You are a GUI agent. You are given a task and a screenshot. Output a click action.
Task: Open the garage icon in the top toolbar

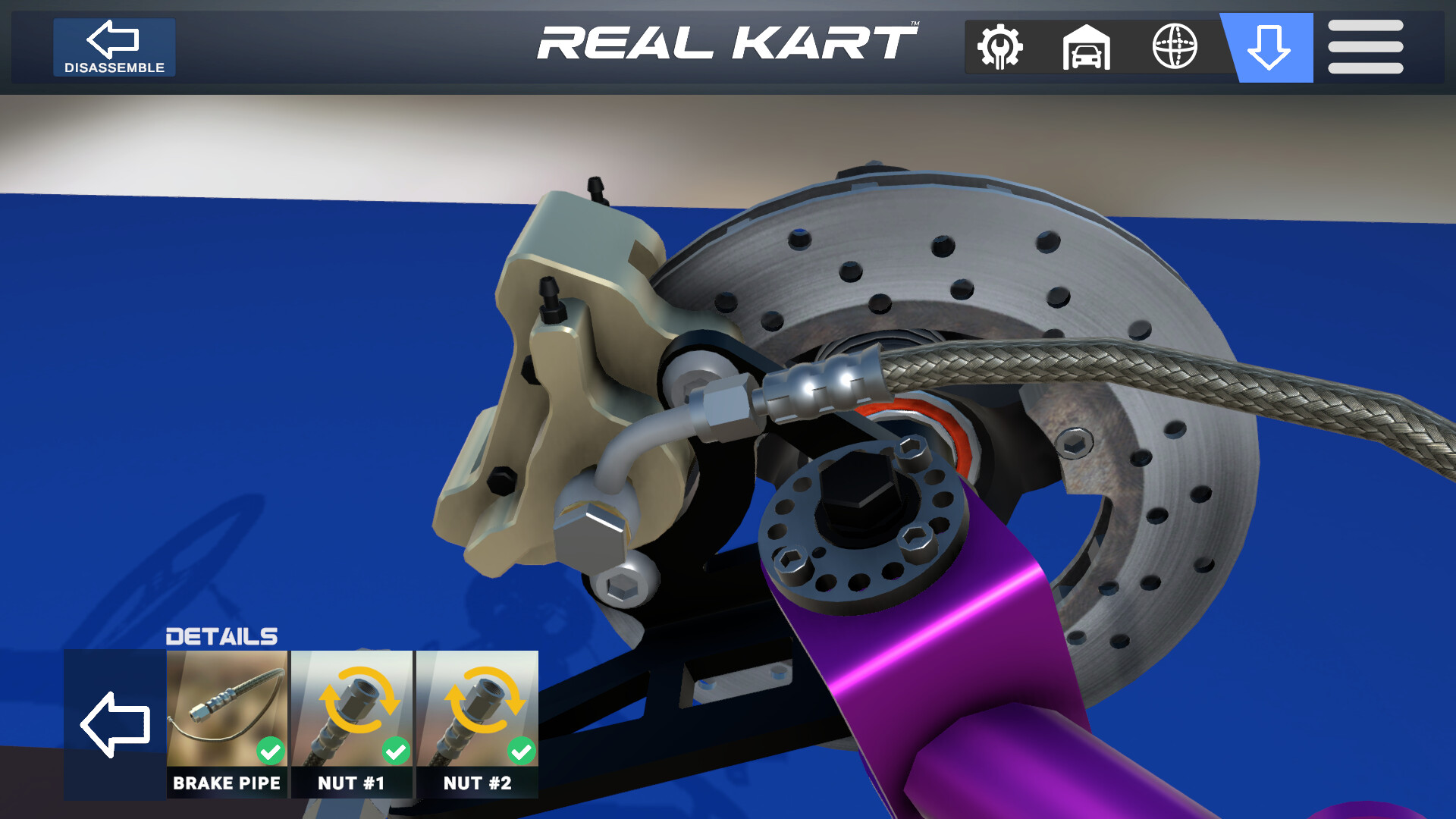coord(1087,47)
